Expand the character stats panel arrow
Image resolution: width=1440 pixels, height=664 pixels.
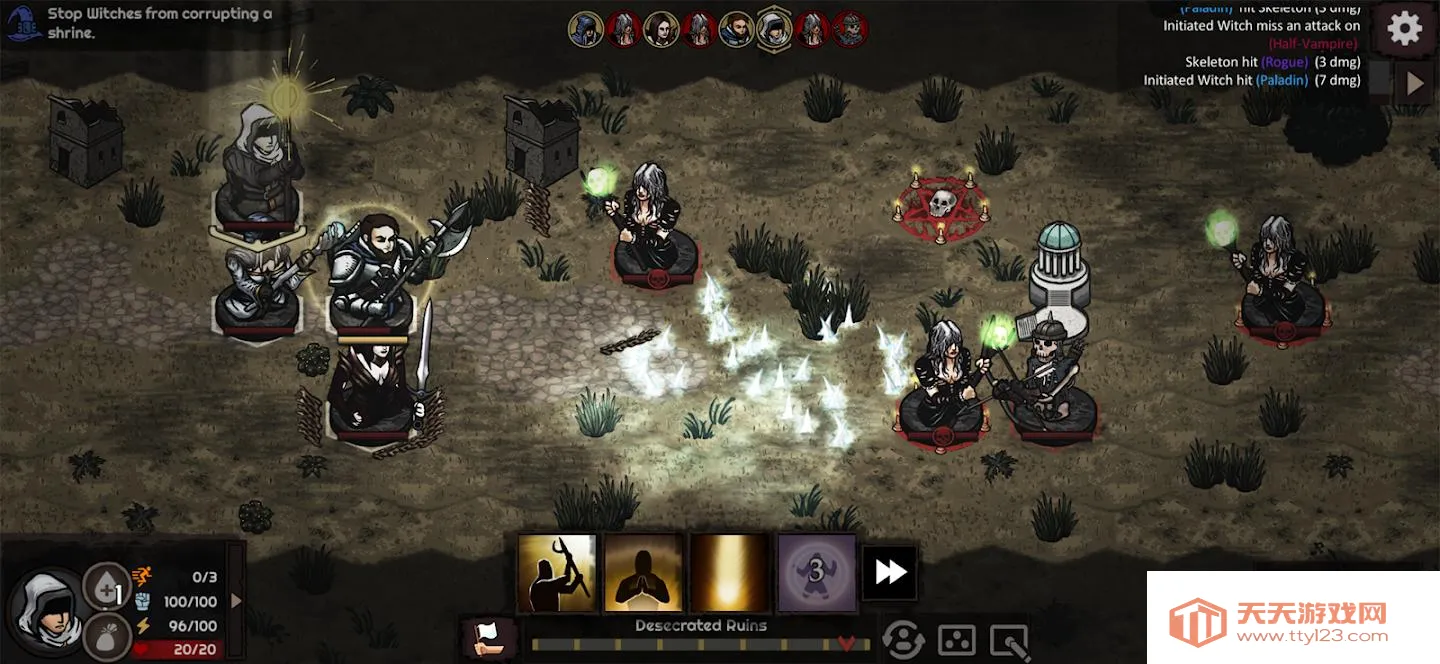(x=237, y=601)
